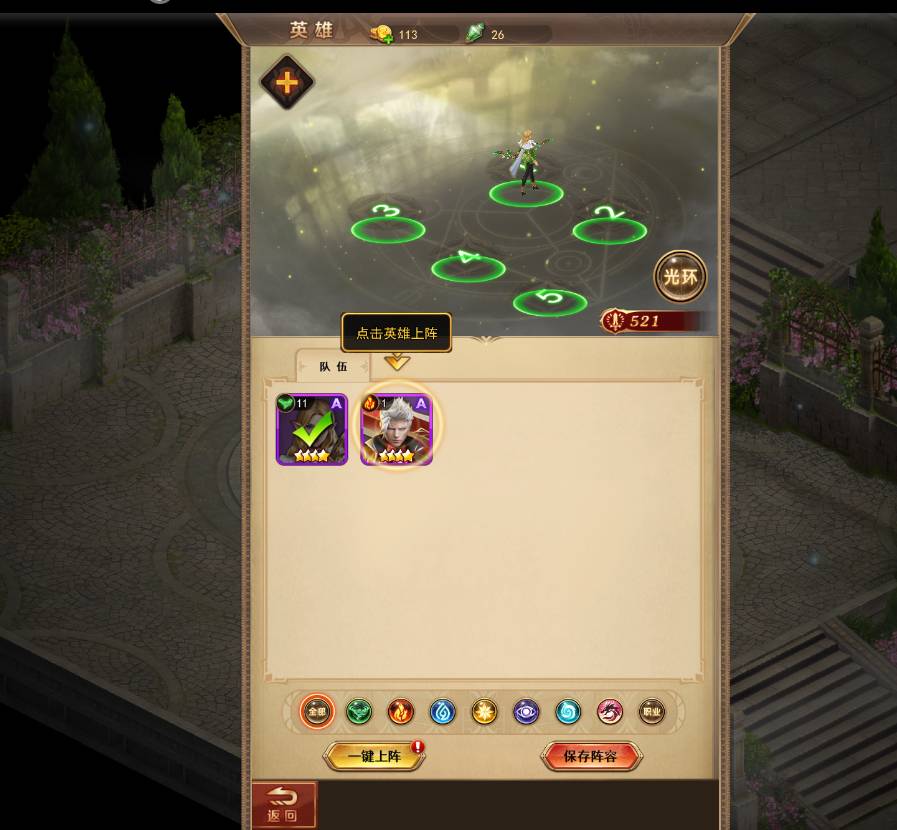The image size is (897, 830).
Task: Return using the 返回 back button
Action: [284, 805]
